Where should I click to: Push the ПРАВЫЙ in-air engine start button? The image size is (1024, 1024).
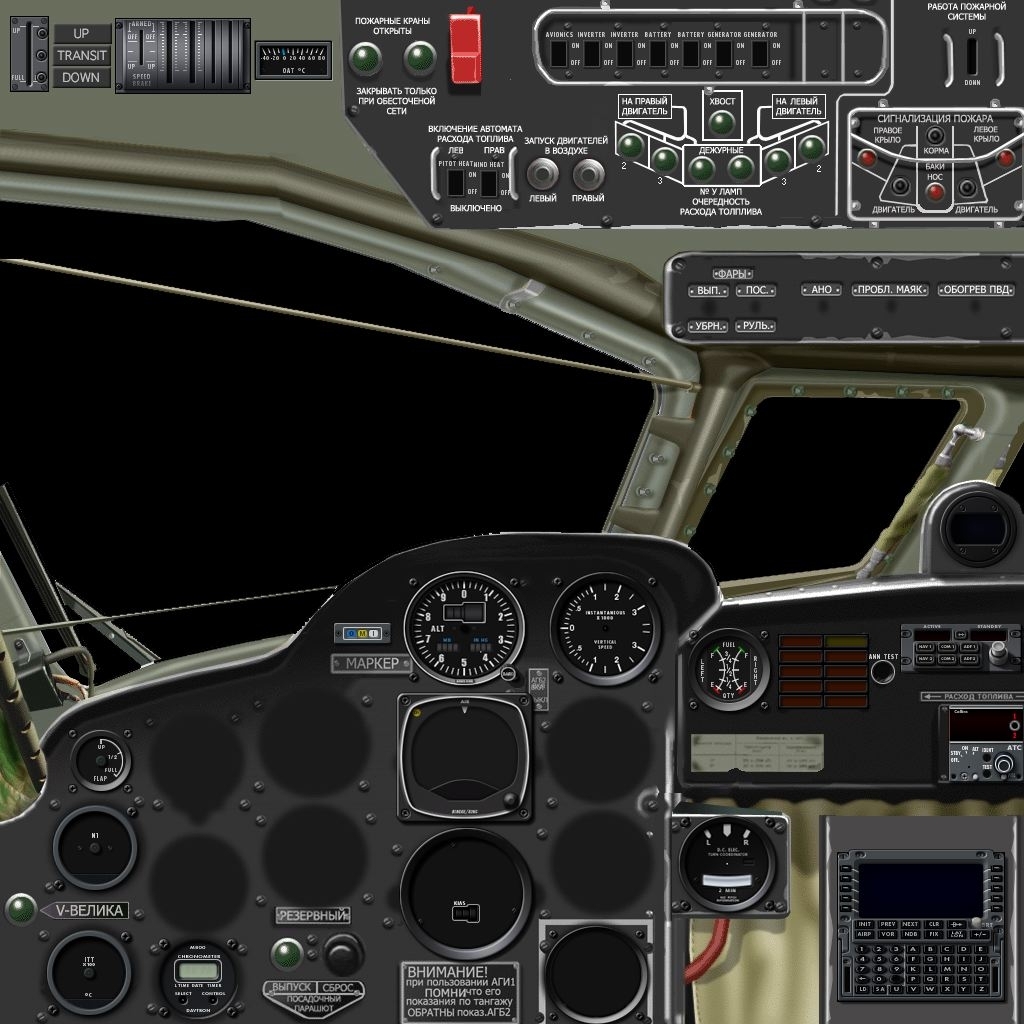[x=587, y=175]
